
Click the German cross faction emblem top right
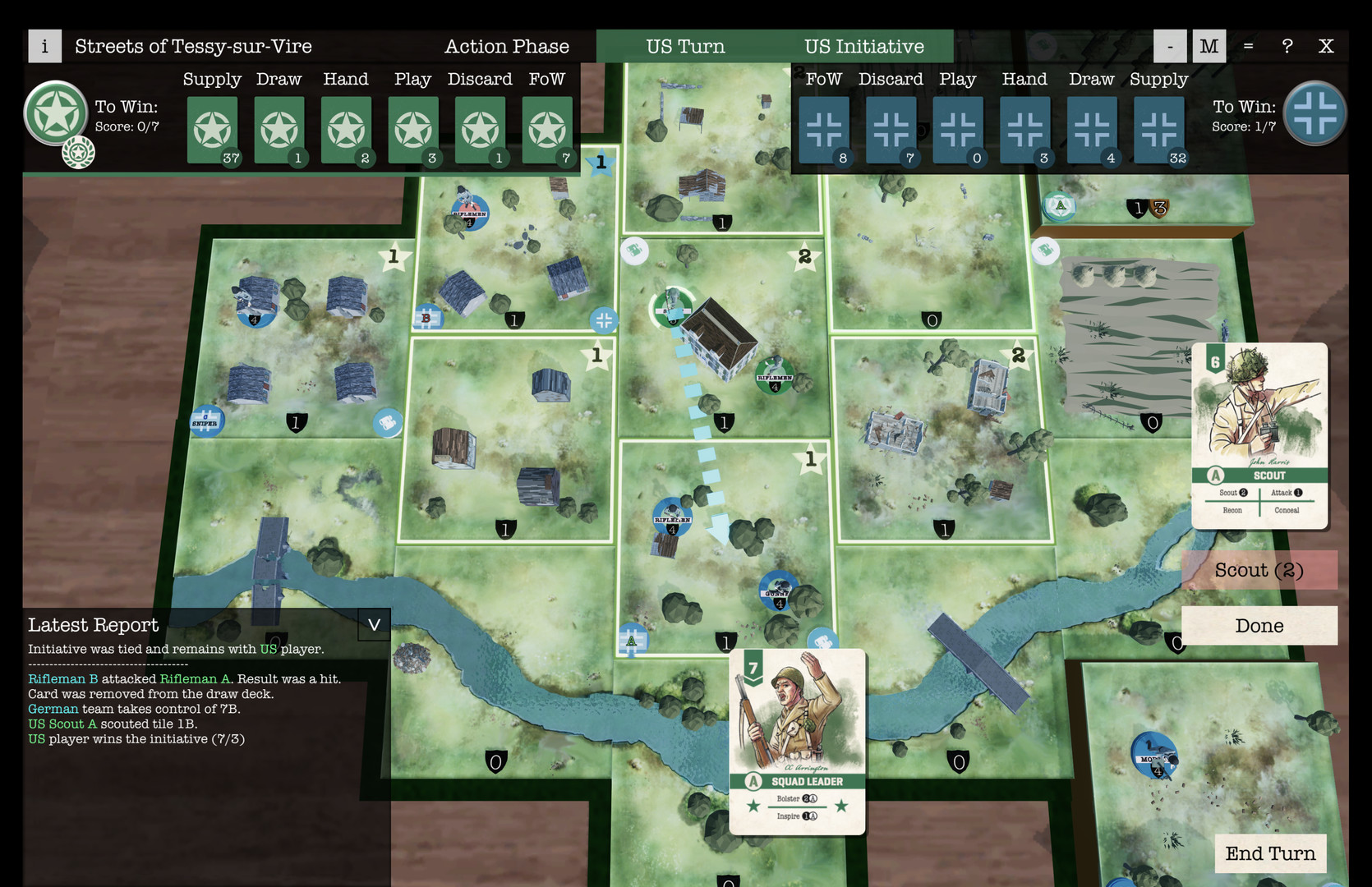pos(1316,115)
